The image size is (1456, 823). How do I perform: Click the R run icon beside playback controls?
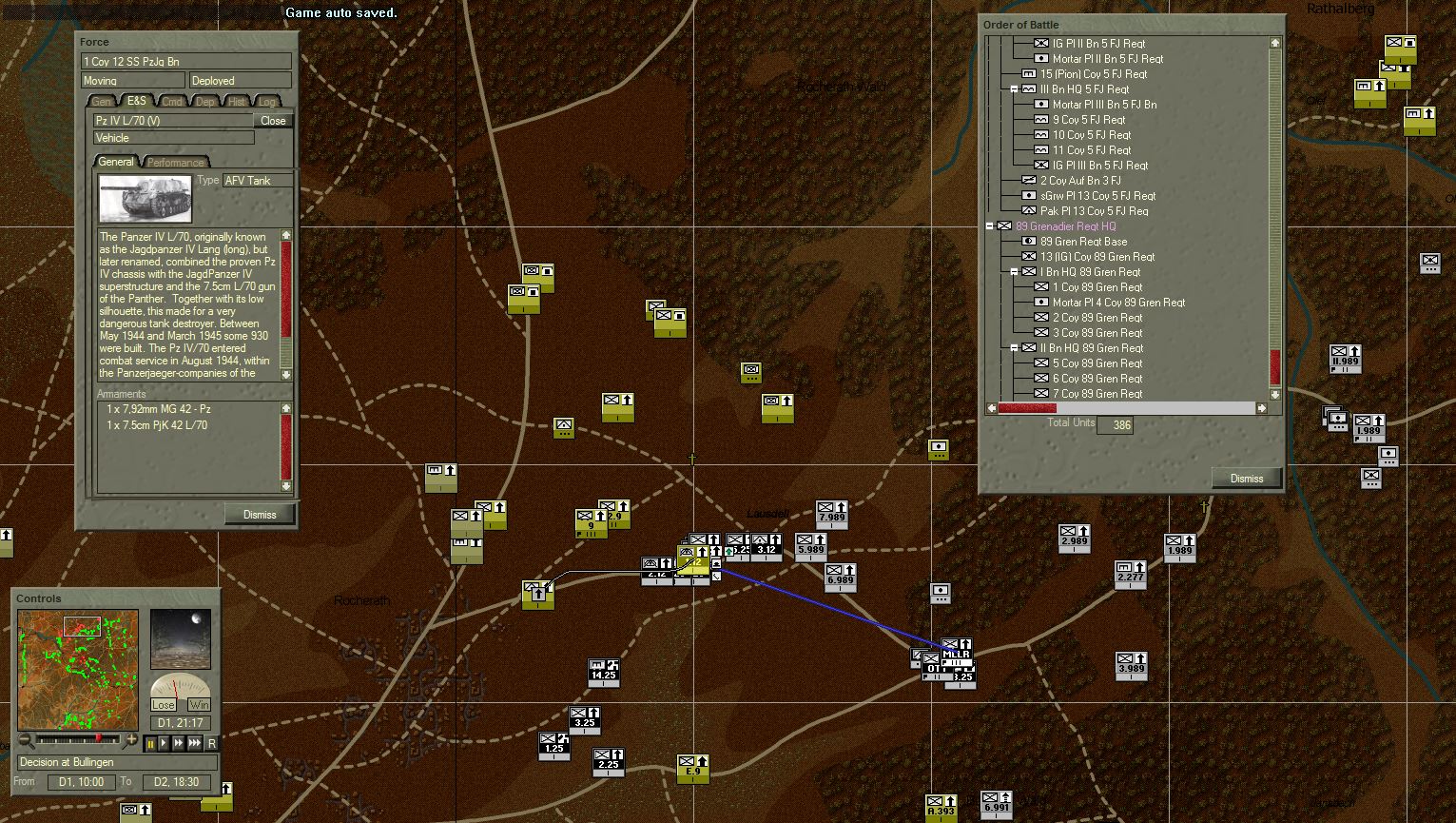[212, 745]
